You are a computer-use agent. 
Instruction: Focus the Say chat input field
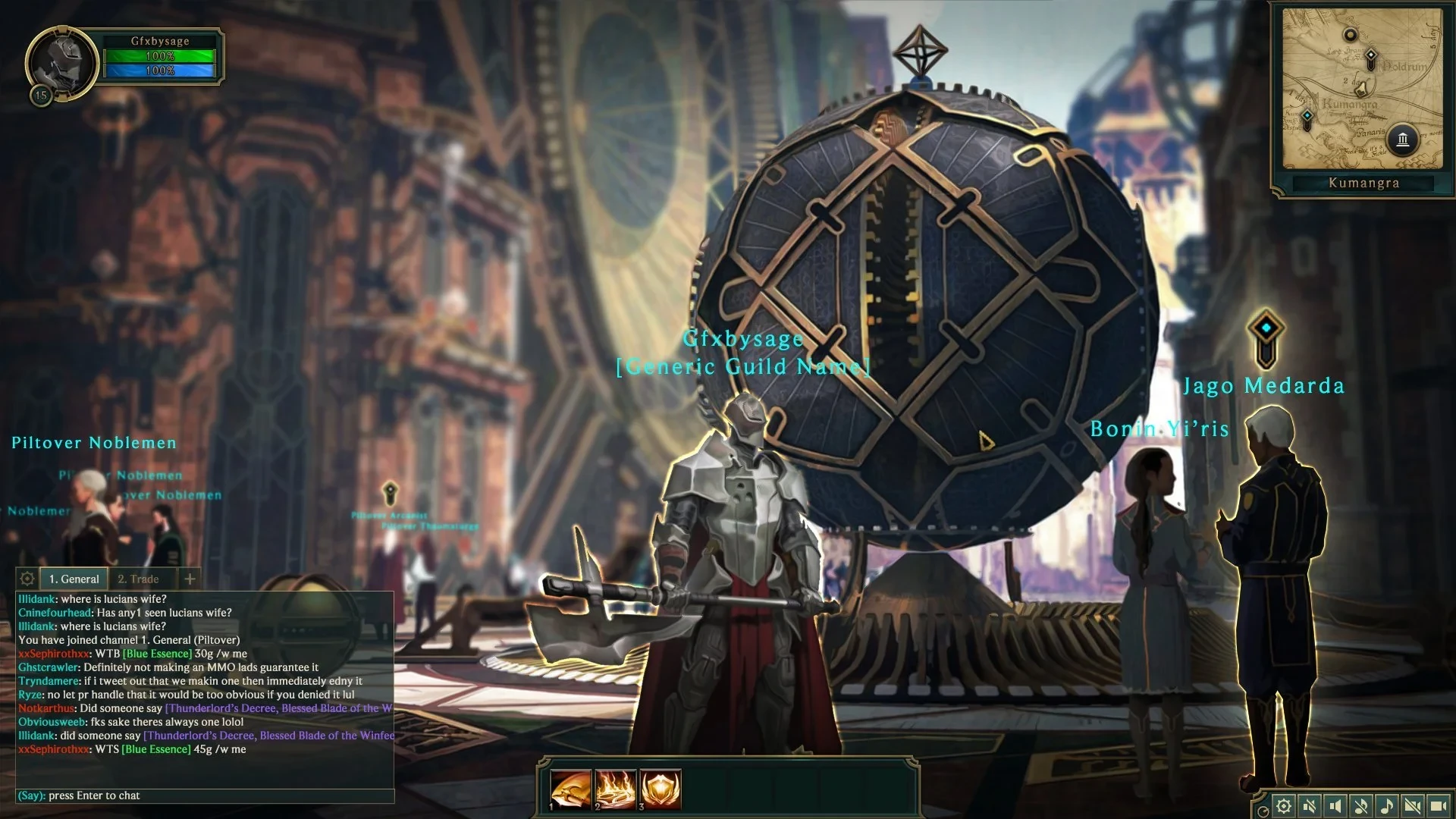(x=205, y=795)
